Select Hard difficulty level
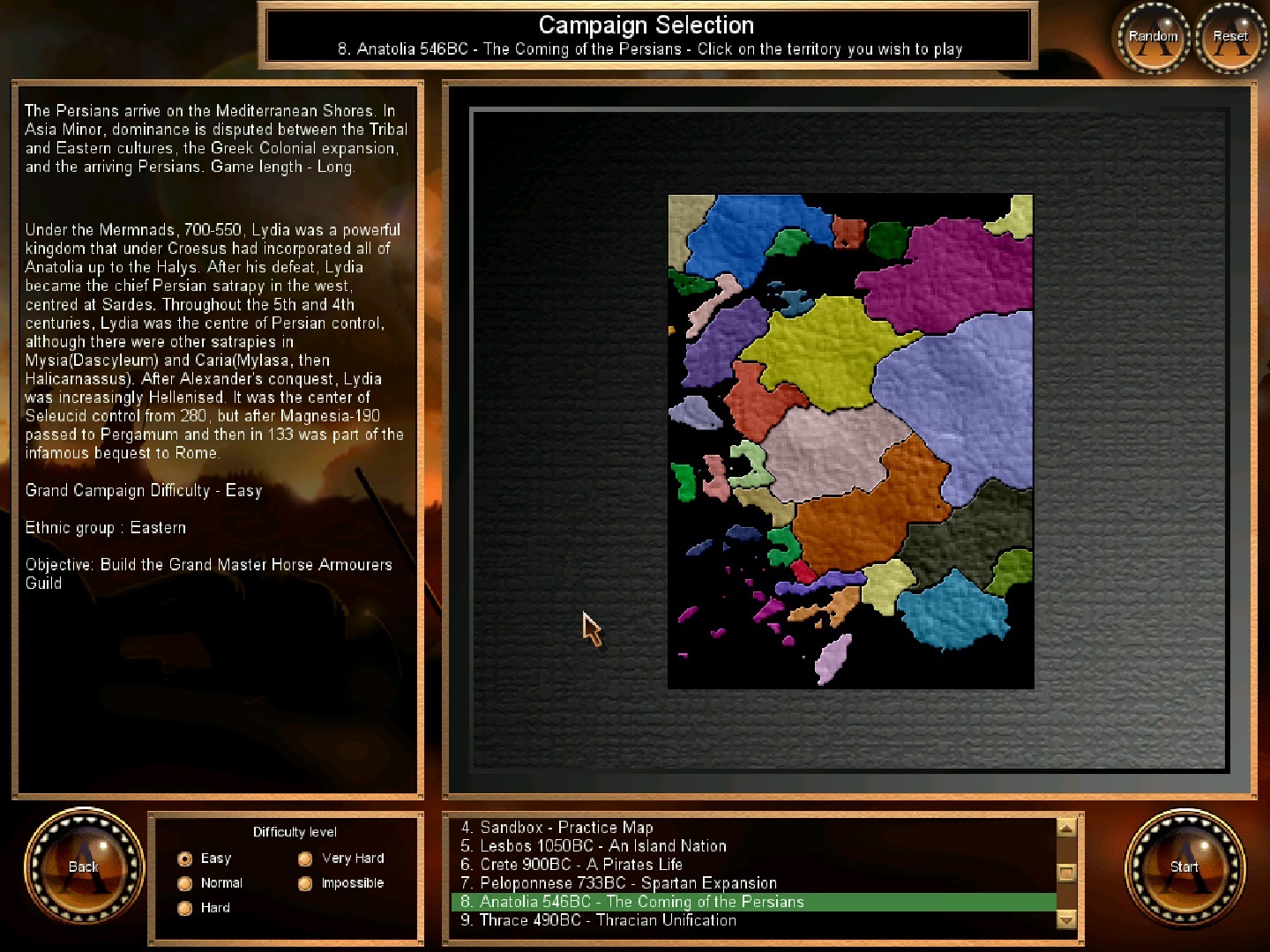 point(185,908)
